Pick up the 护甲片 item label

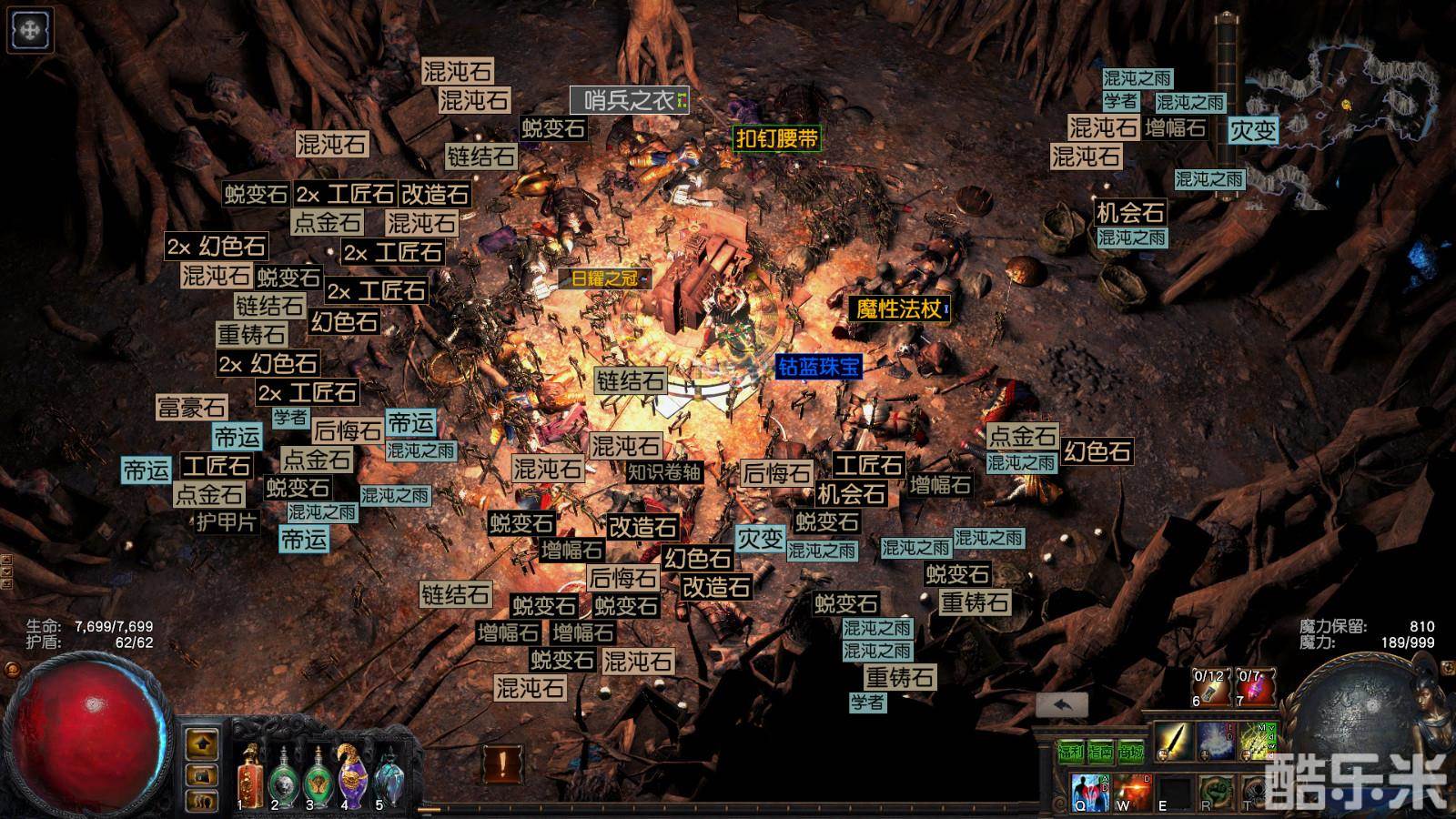(227, 521)
